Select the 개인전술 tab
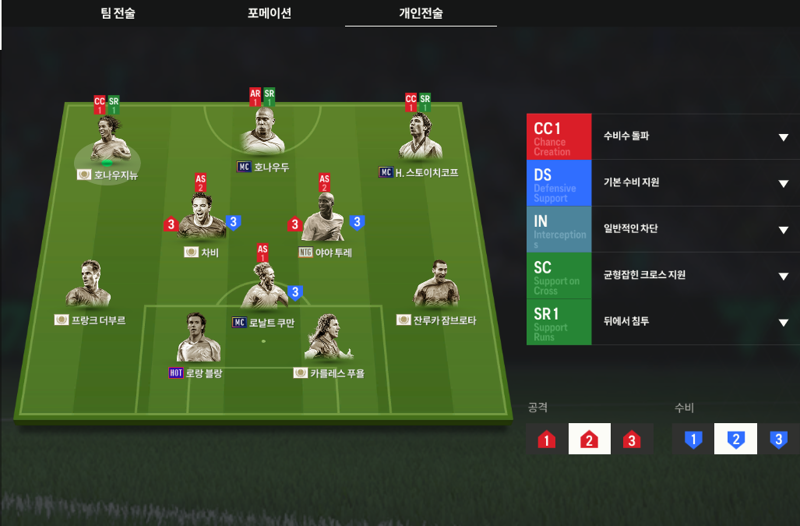The width and height of the screenshot is (800, 526). [420, 14]
